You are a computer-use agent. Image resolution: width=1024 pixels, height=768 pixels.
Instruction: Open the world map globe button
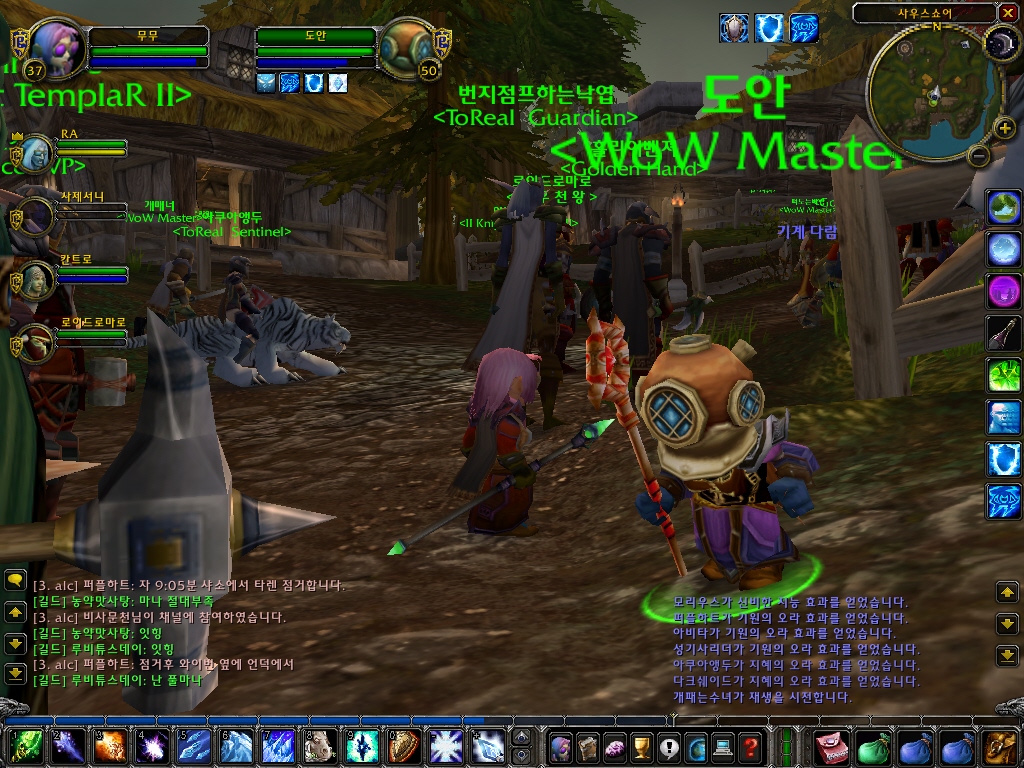696,746
